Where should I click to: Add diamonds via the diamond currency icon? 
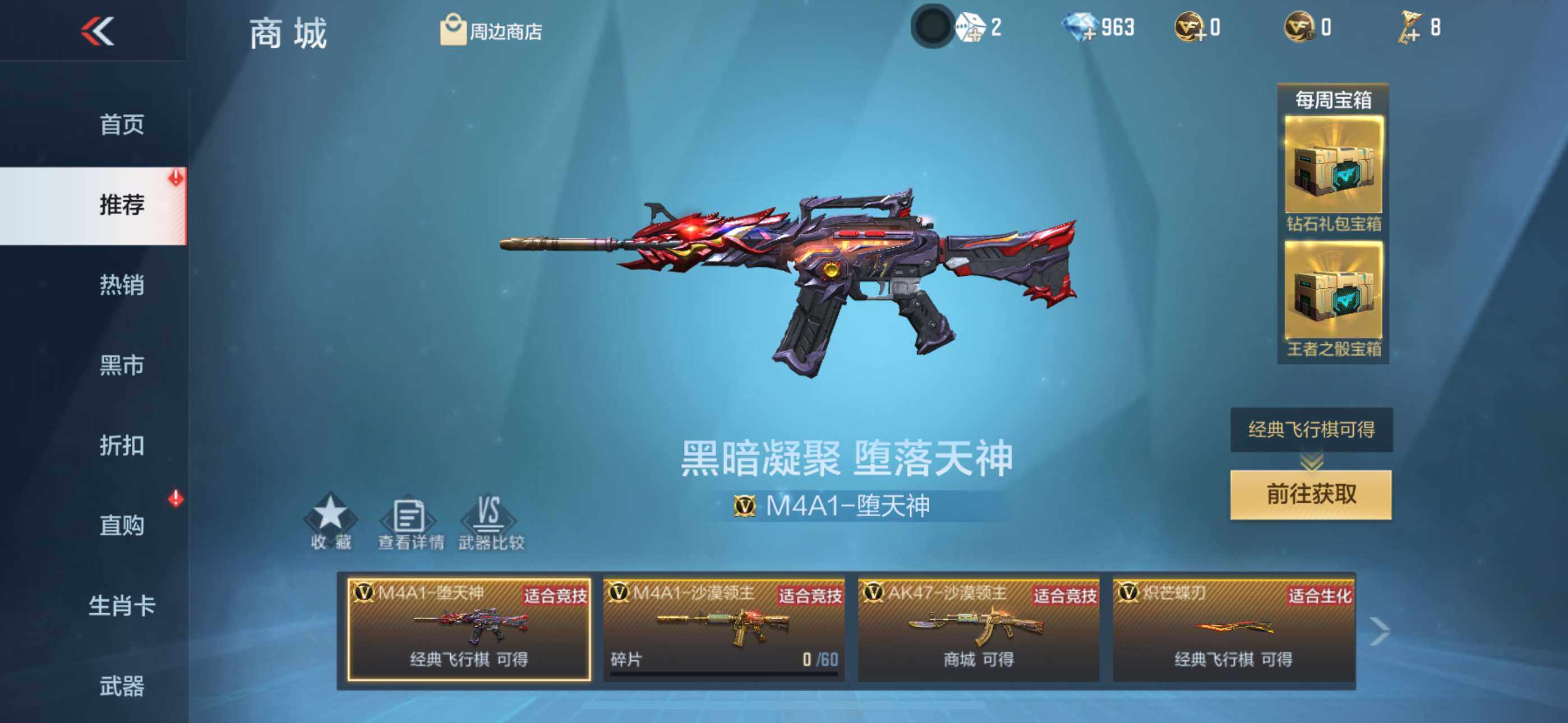point(1081,28)
